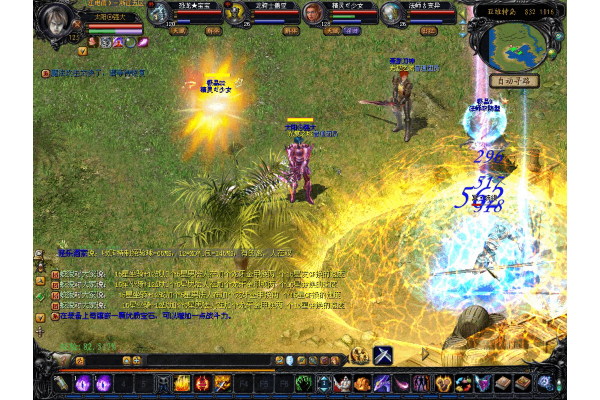Click the red heart skill icon
600x400 pixels.
[201, 382]
